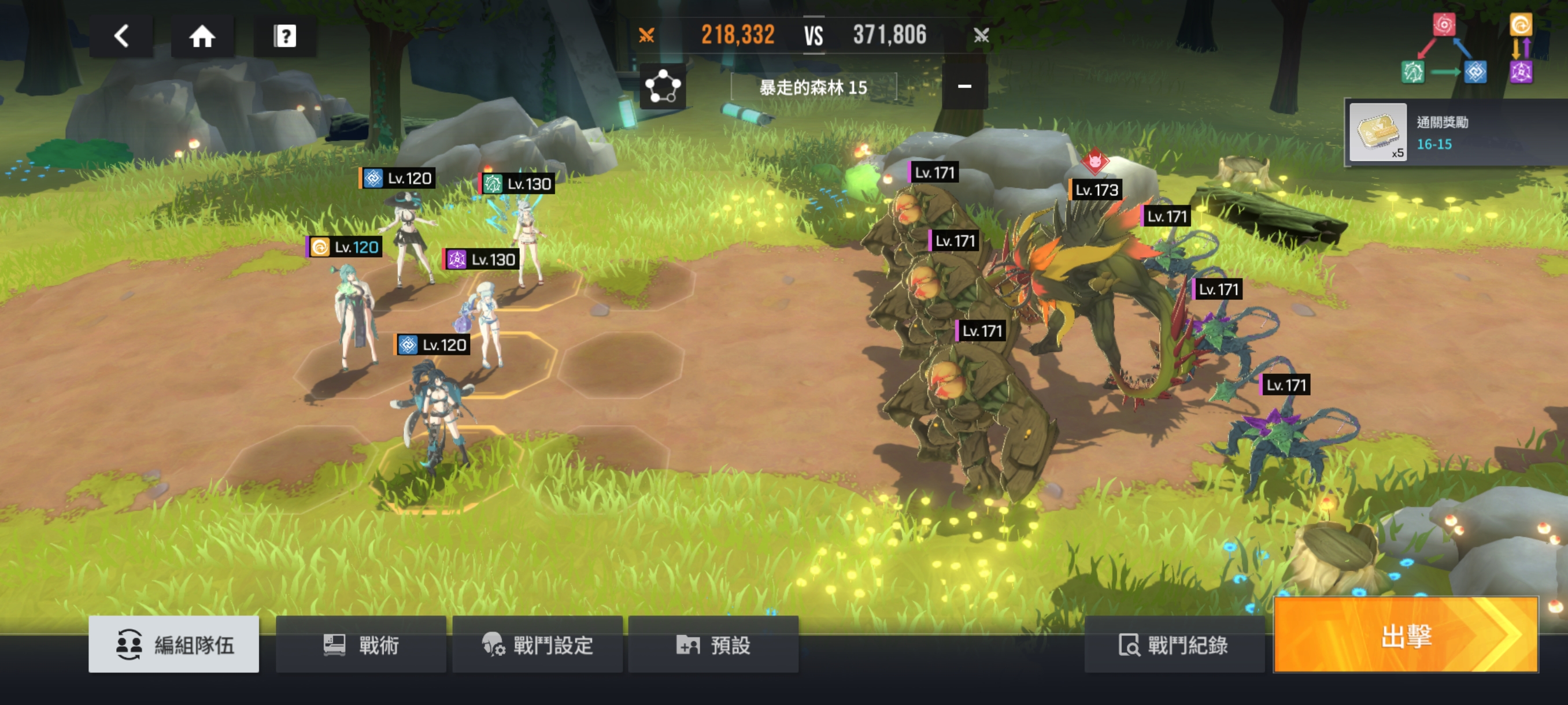
Task: Open the 預設 preset teams
Action: coord(713,644)
